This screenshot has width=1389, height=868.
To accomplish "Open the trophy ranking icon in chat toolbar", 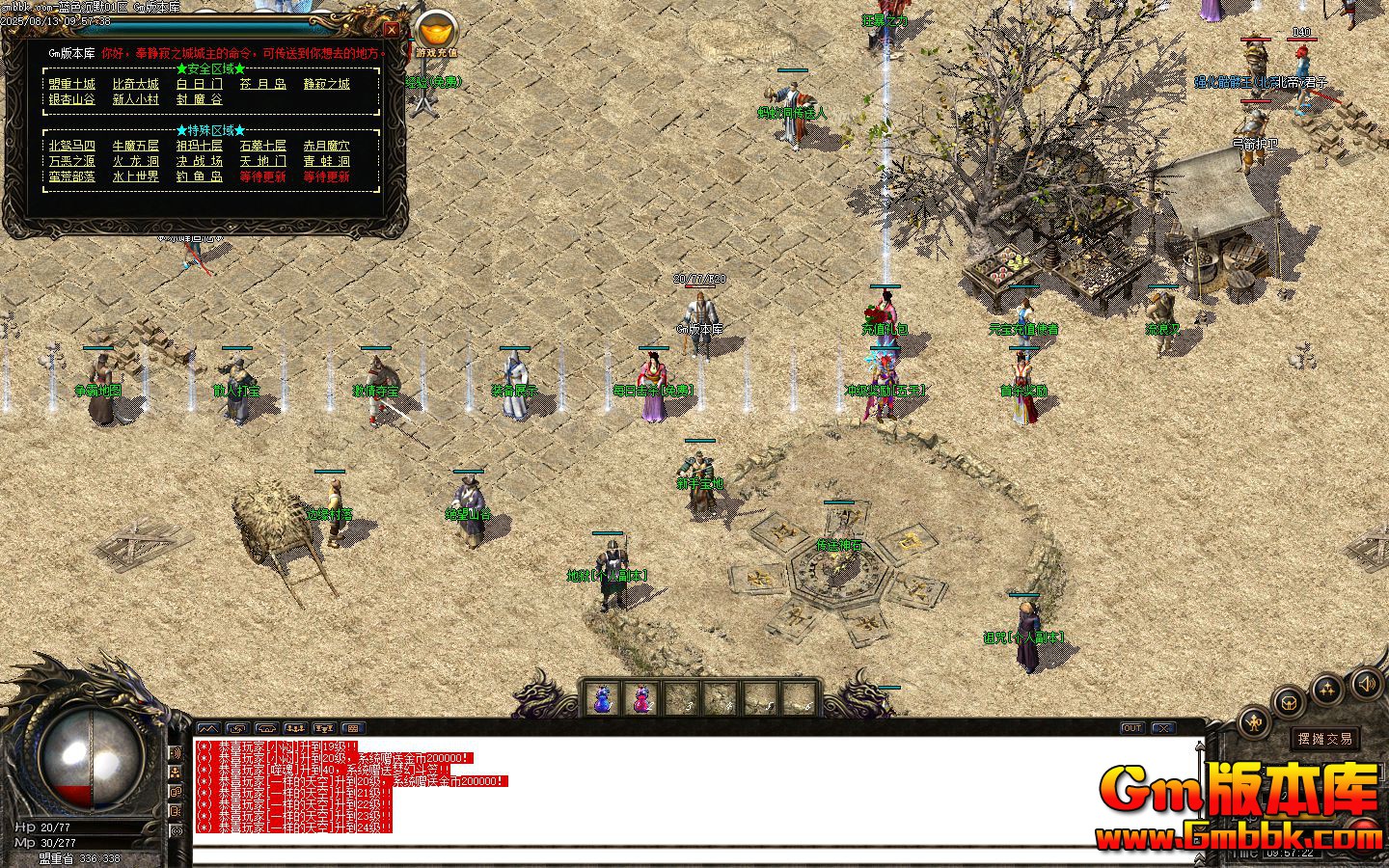I will [324, 728].
